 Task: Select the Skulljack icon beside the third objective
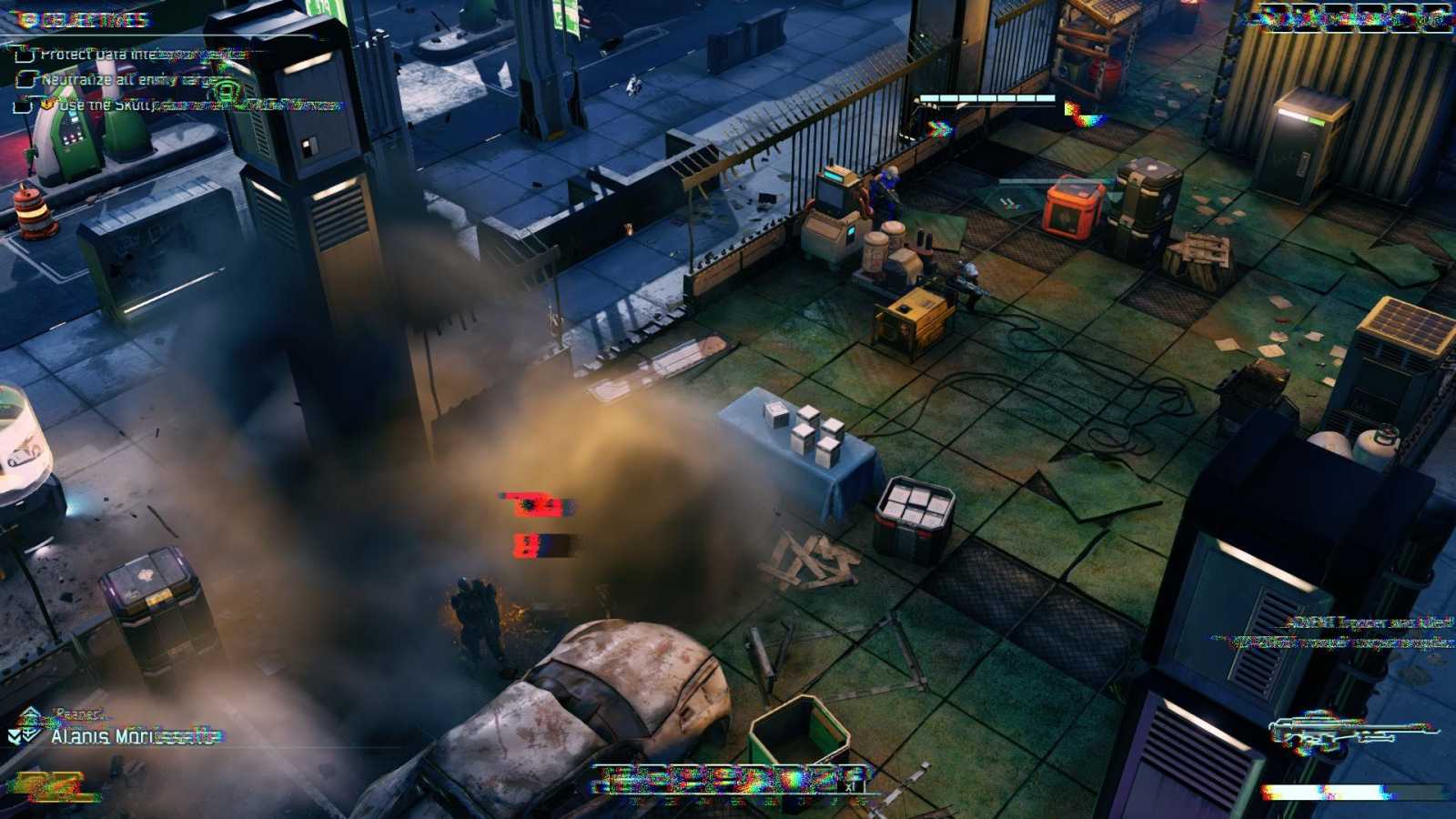[47, 105]
